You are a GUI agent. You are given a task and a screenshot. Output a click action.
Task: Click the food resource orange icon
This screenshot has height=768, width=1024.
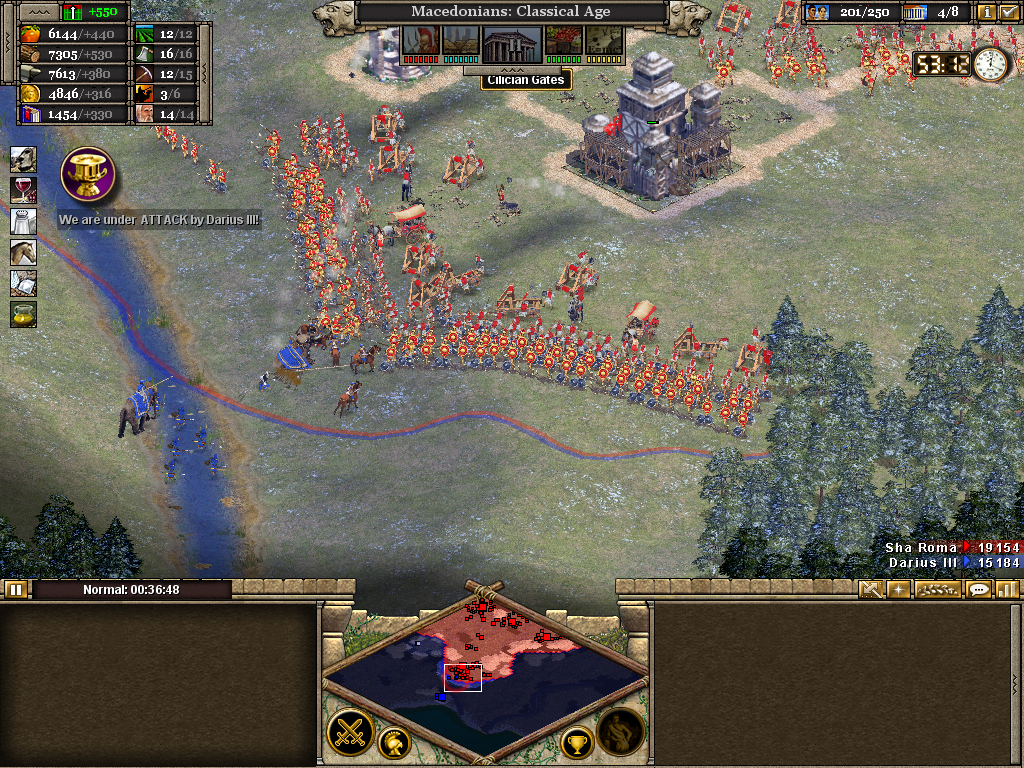[30, 33]
